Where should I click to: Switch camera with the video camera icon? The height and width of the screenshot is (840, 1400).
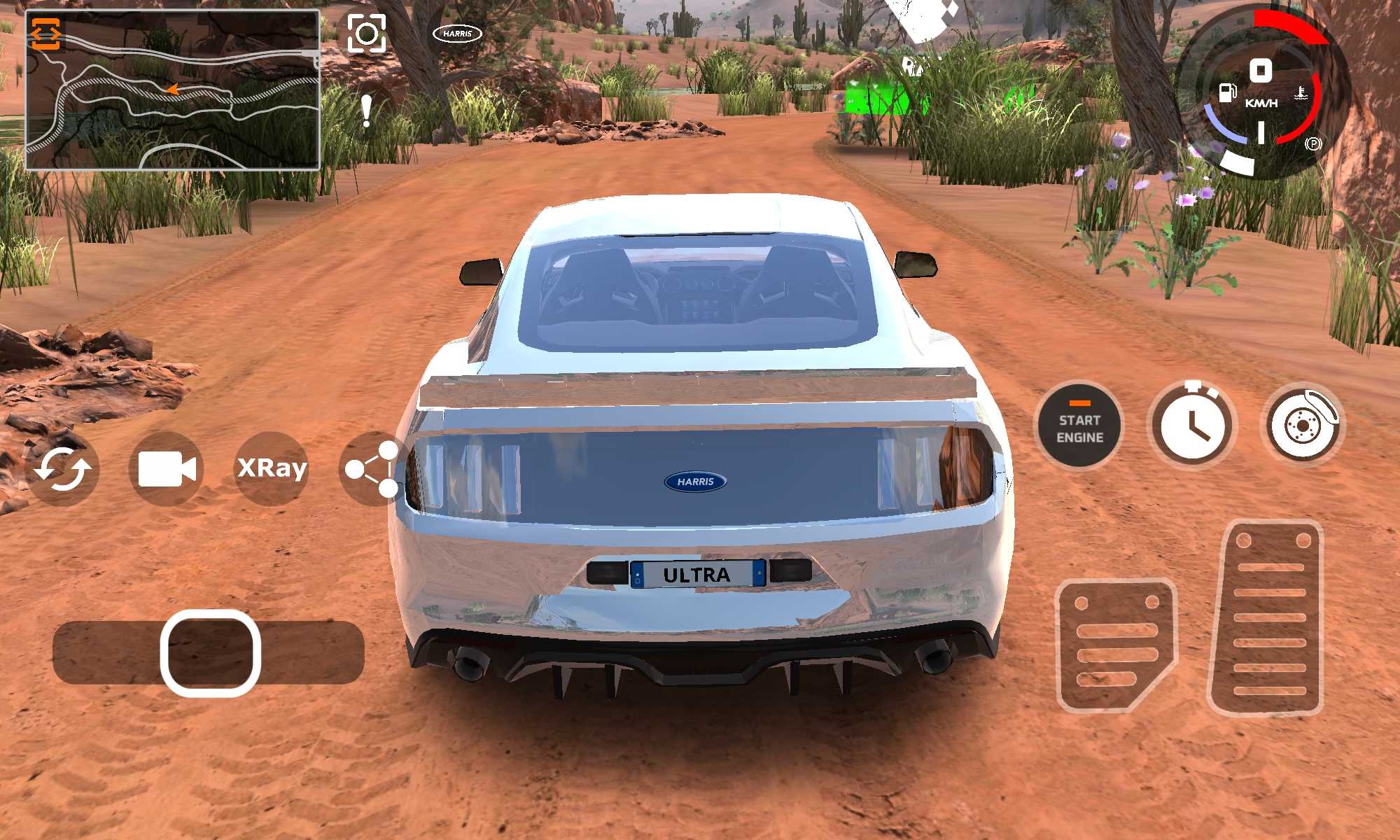coord(167,468)
